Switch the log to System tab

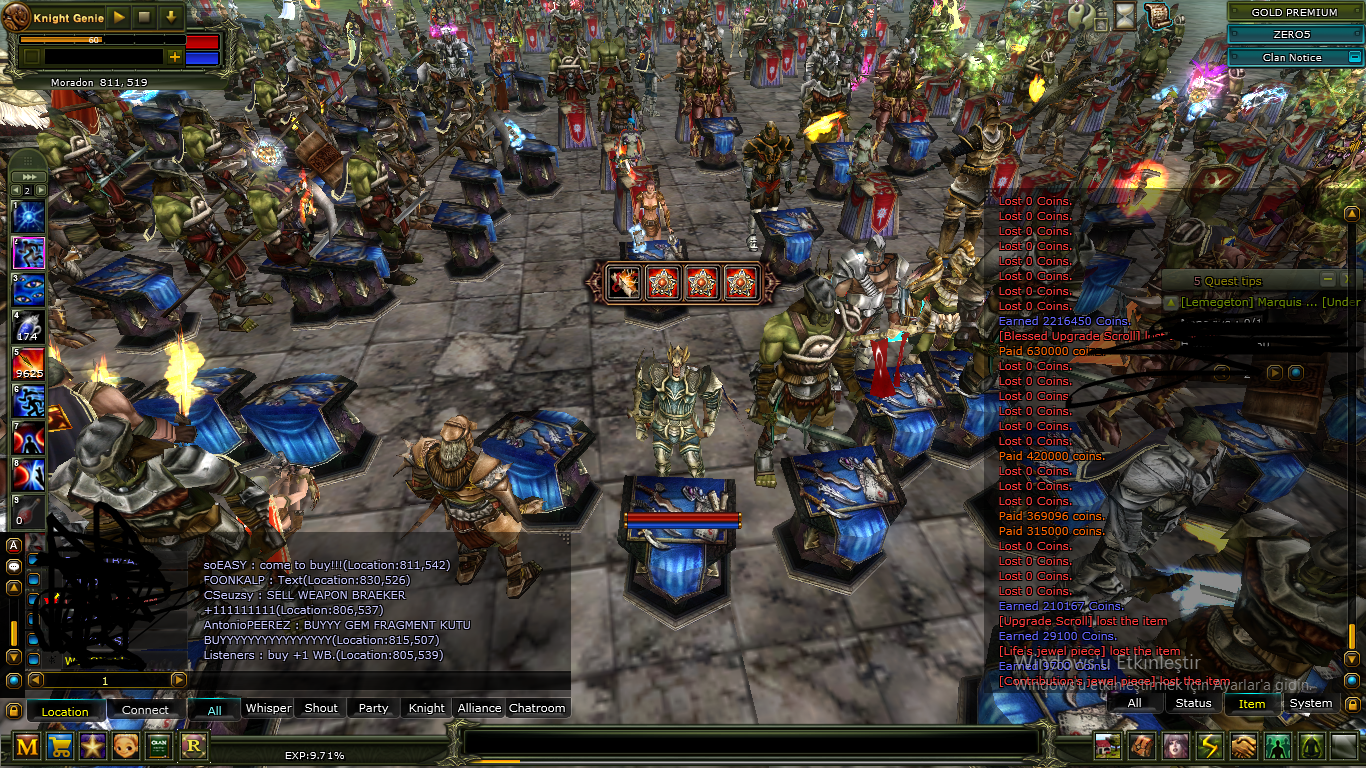coord(1310,703)
